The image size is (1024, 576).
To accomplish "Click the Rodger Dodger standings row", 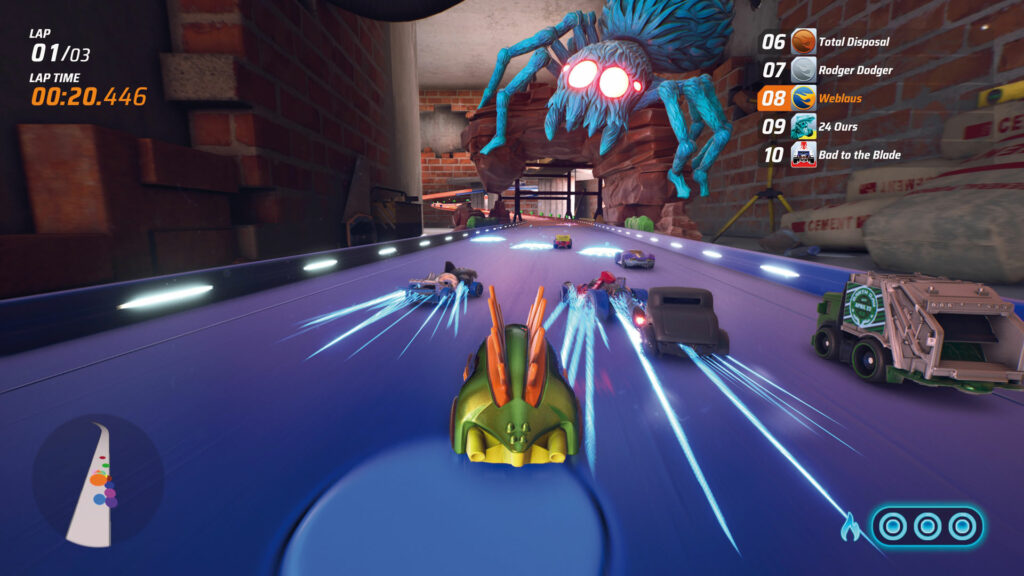I will (830, 70).
